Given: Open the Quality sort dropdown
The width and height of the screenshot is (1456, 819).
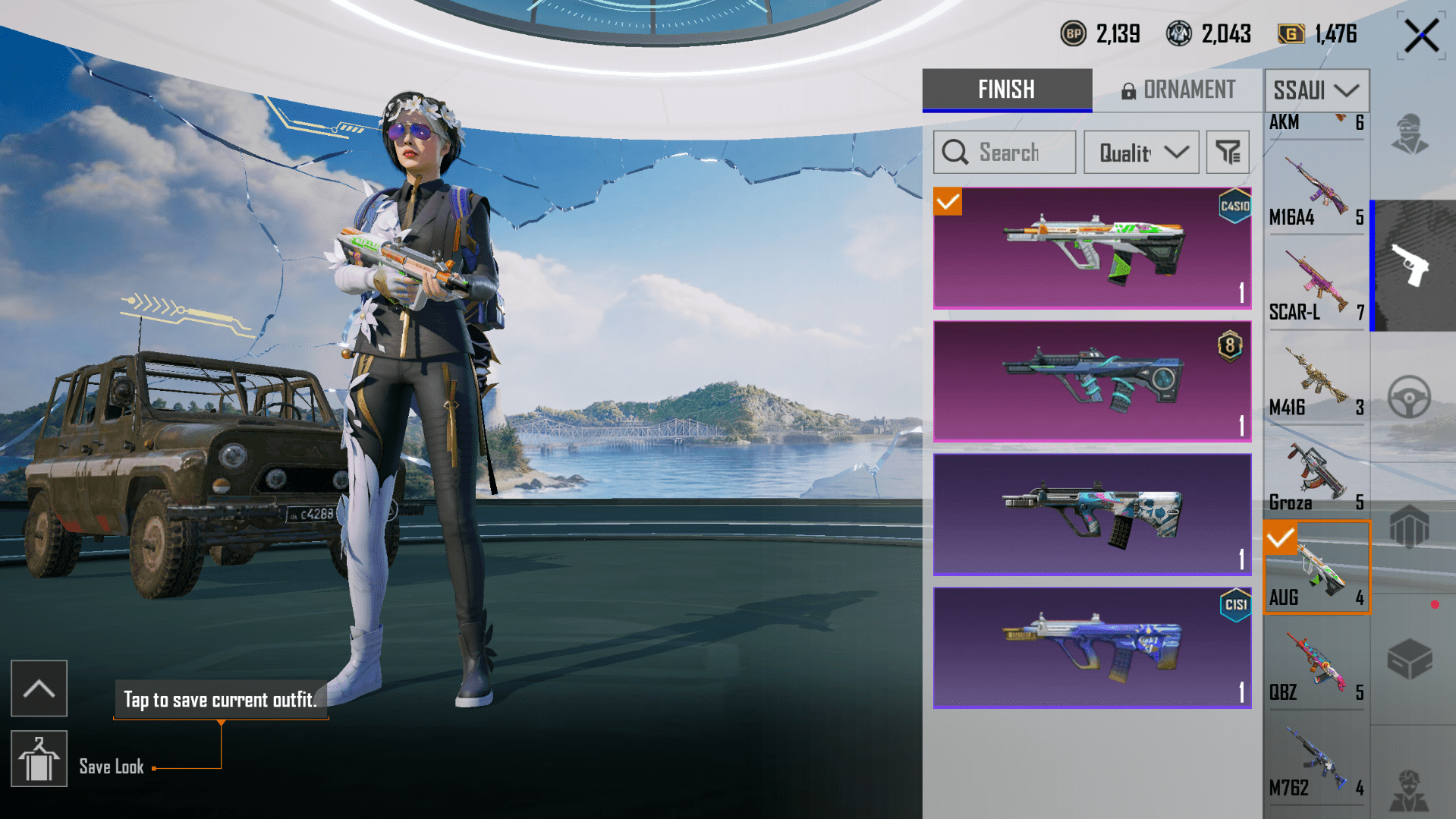Looking at the screenshot, I should (1141, 153).
